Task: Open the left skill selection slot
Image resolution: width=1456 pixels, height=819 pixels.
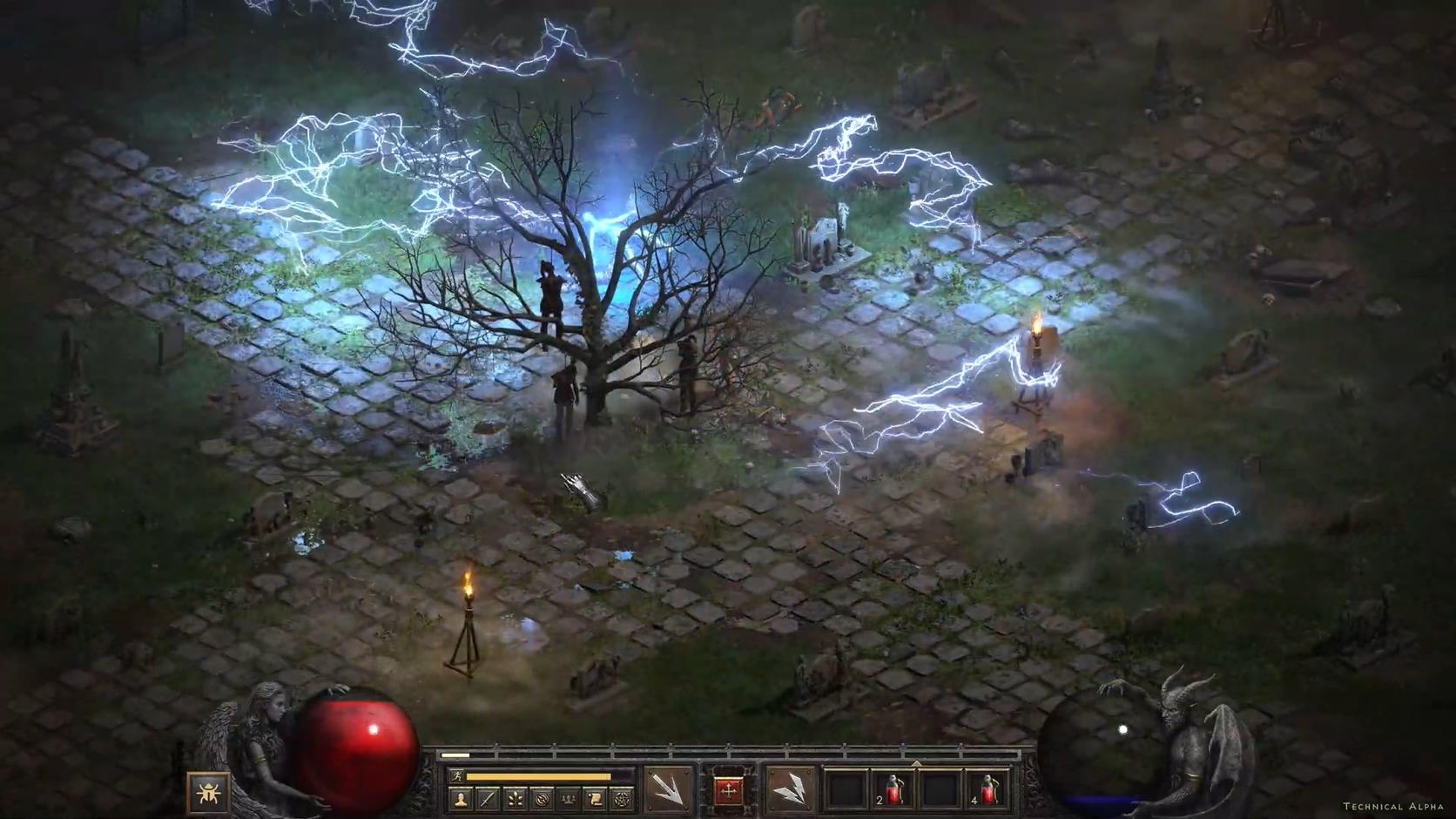Action: [669, 787]
